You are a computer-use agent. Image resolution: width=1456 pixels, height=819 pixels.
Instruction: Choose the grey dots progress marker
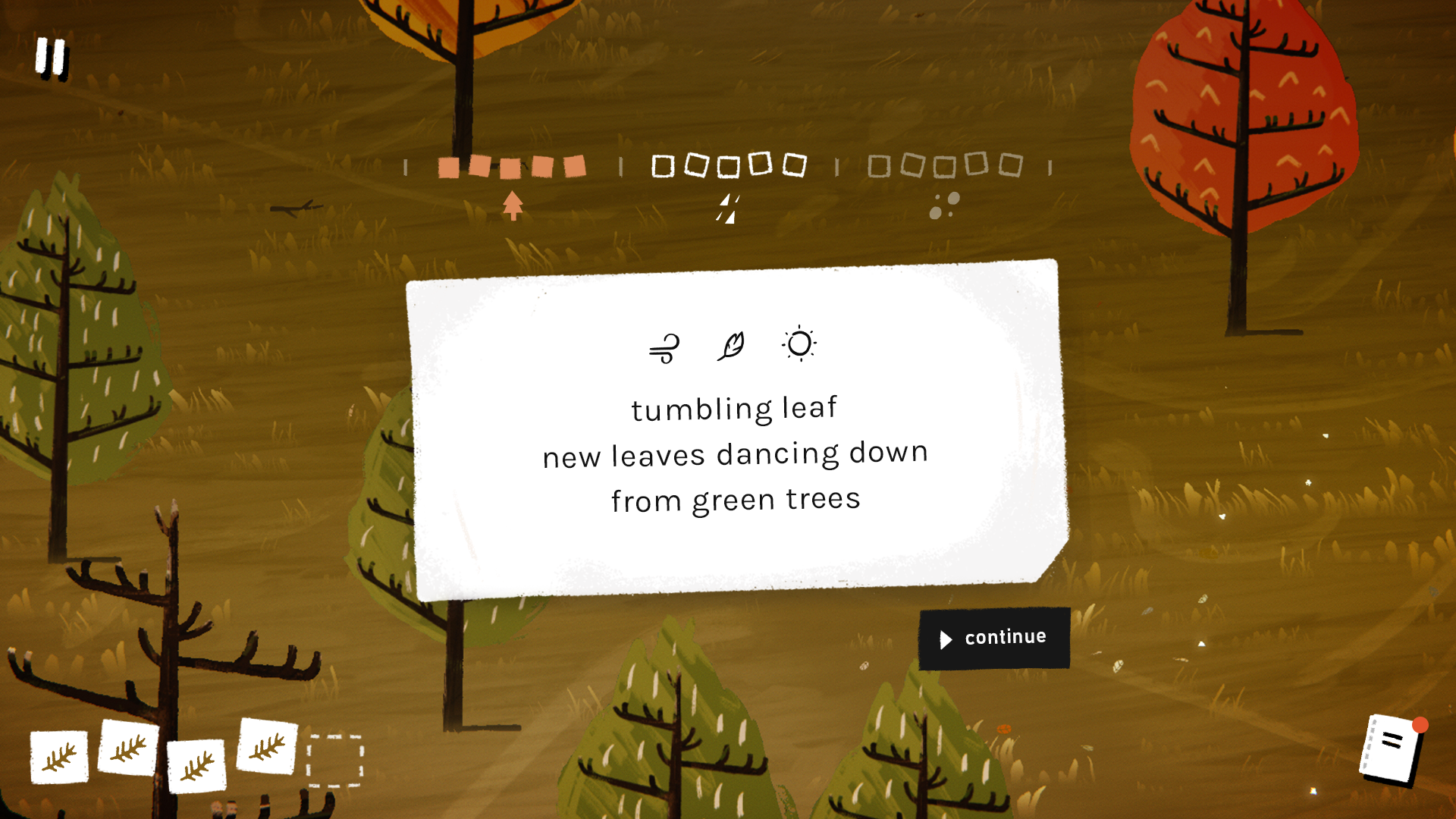pyautogui.click(x=944, y=206)
